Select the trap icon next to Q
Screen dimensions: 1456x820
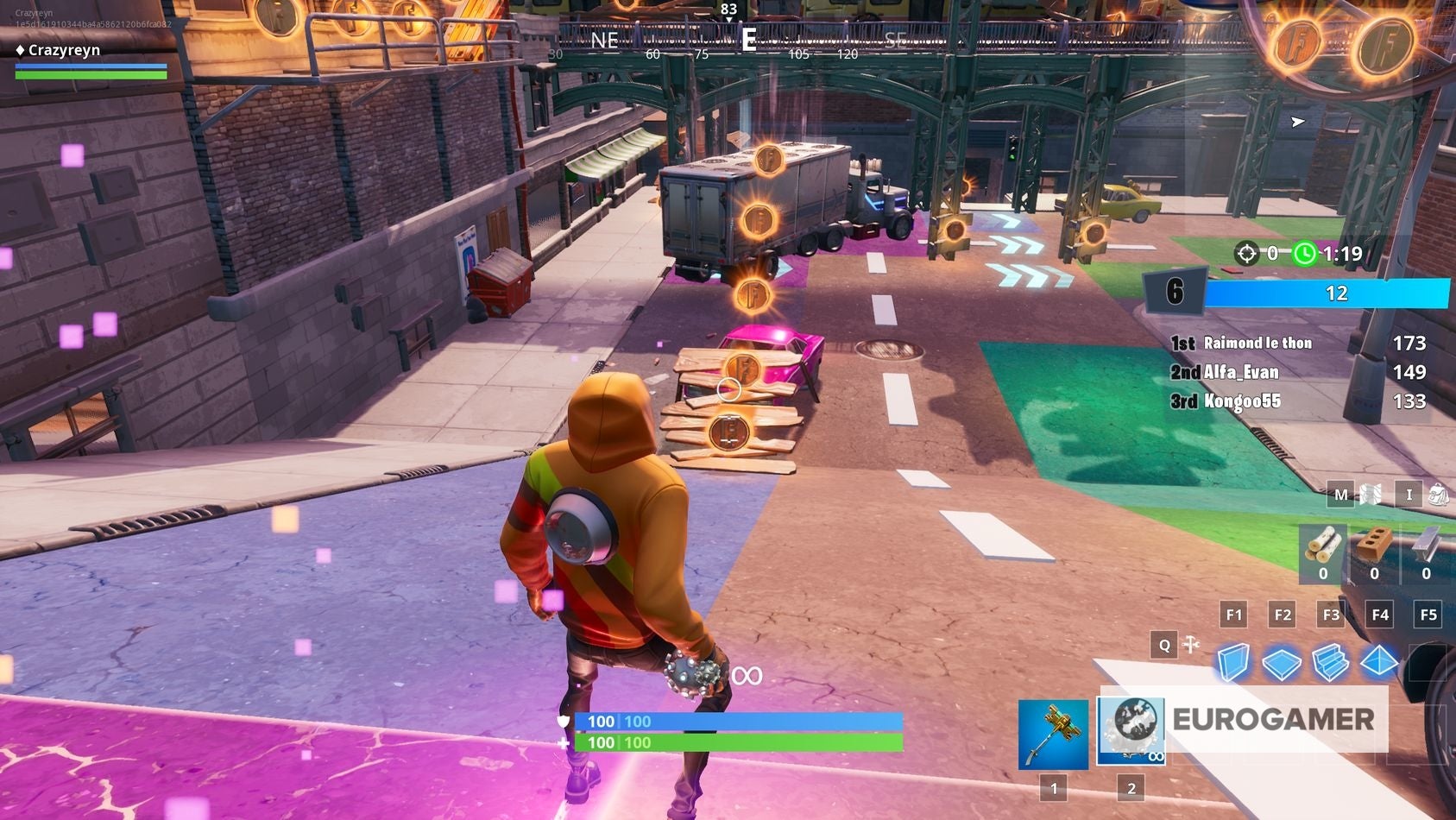pyautogui.click(x=1190, y=645)
